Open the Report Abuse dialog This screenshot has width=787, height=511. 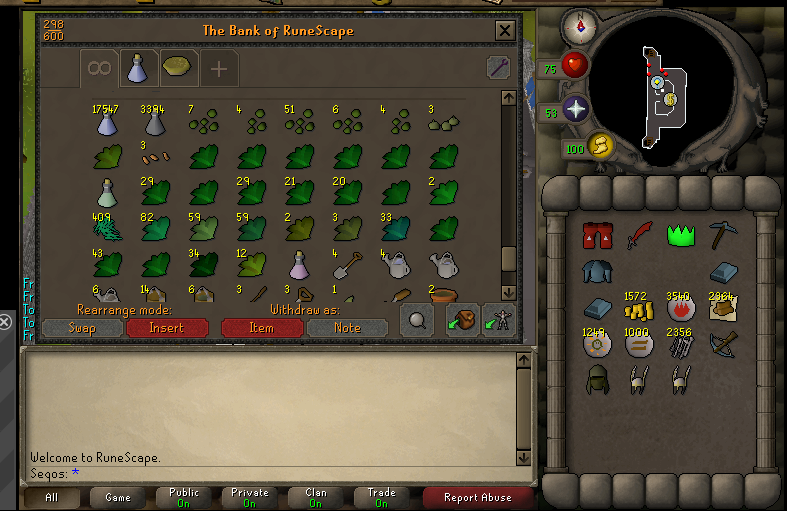[477, 497]
